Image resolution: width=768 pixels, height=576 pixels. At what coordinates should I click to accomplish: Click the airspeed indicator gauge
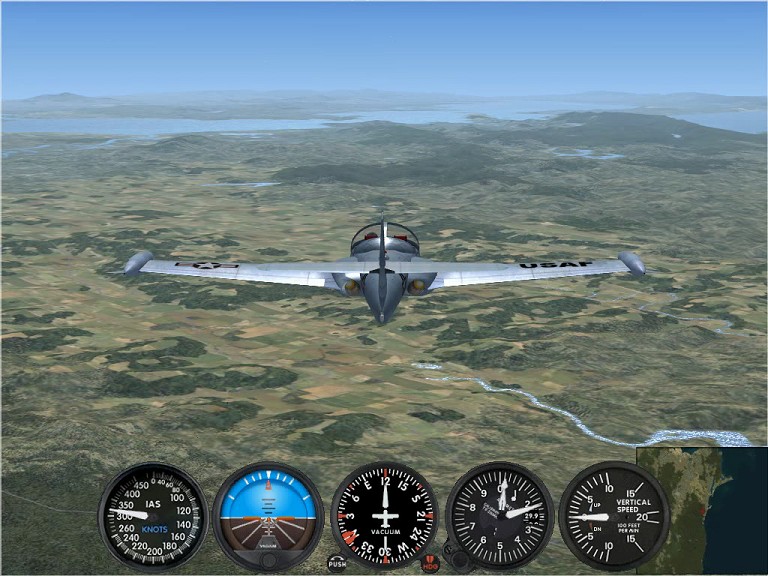(x=152, y=515)
